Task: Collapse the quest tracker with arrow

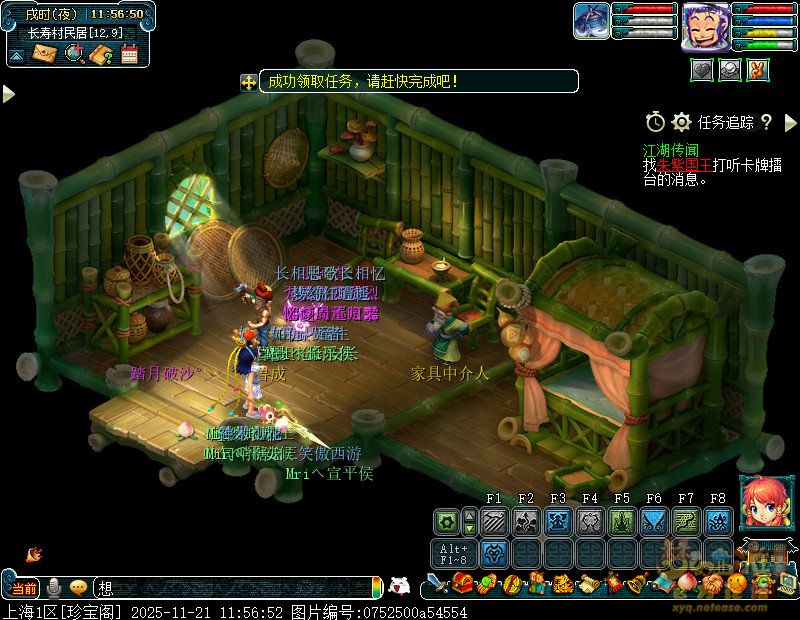Action: tap(789, 122)
